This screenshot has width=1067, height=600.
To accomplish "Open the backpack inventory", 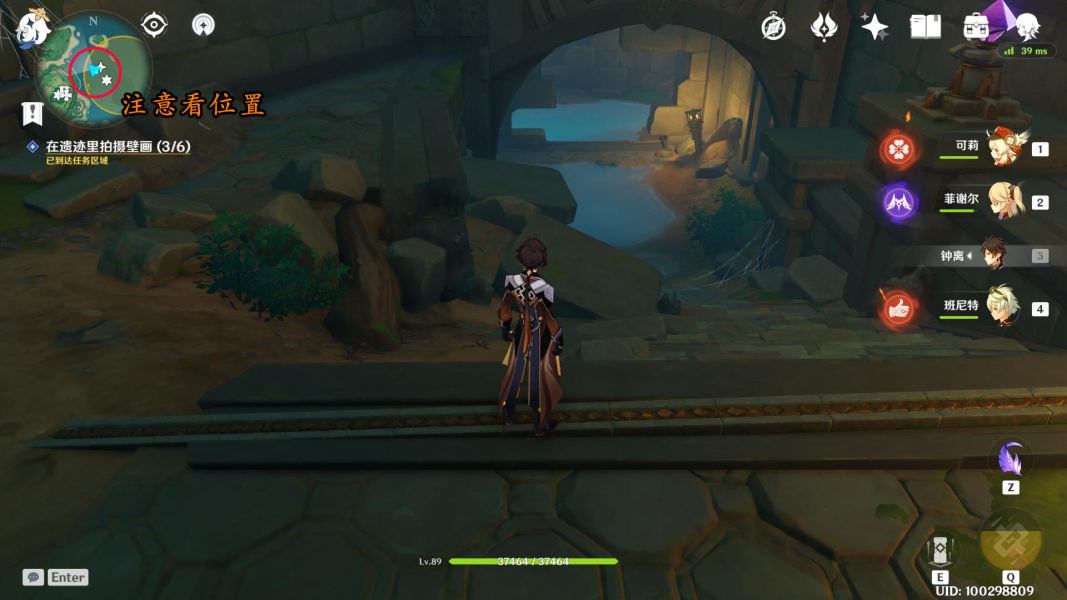I will click(x=976, y=27).
